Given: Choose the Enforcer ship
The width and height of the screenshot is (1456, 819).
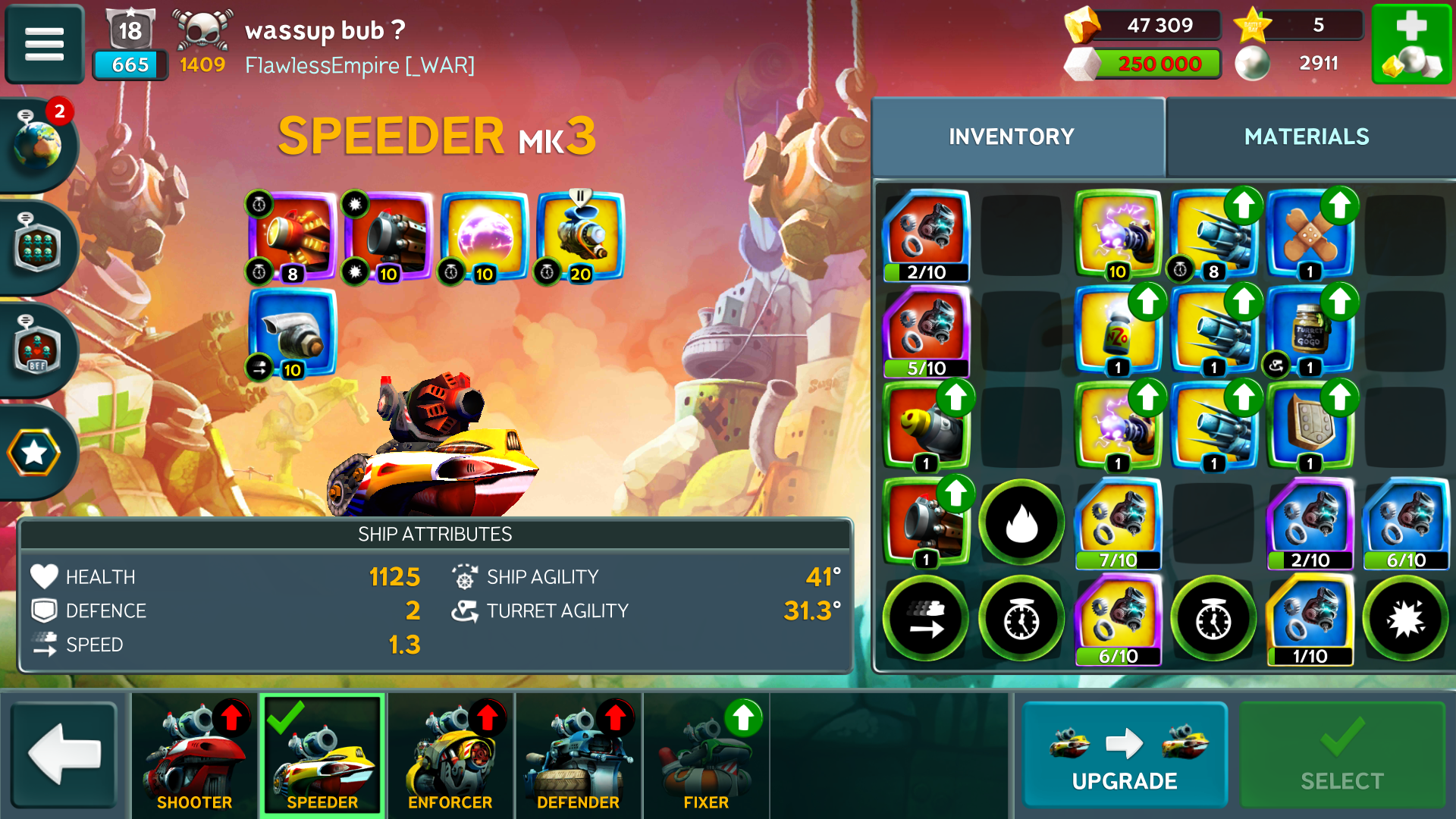Looking at the screenshot, I should (450, 755).
